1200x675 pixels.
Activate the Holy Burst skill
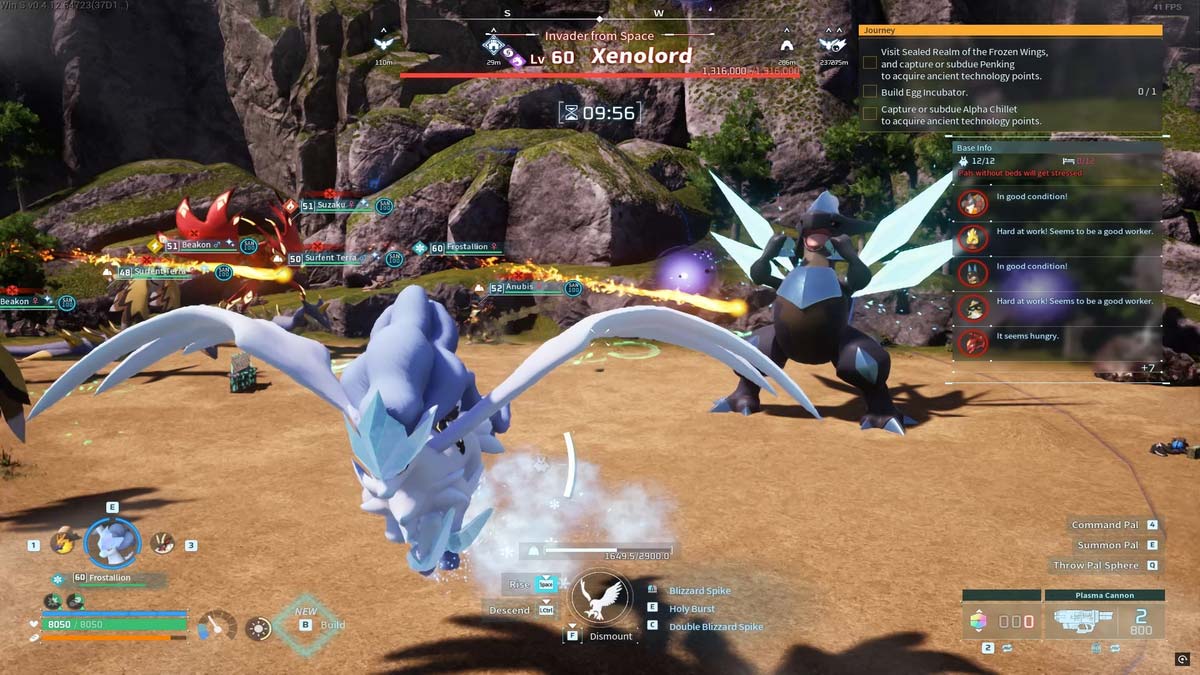tap(691, 608)
